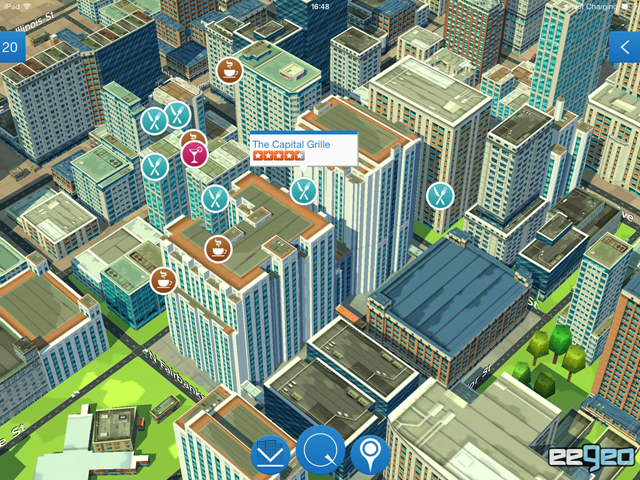Select the pink cocktail bar marker

193,152
